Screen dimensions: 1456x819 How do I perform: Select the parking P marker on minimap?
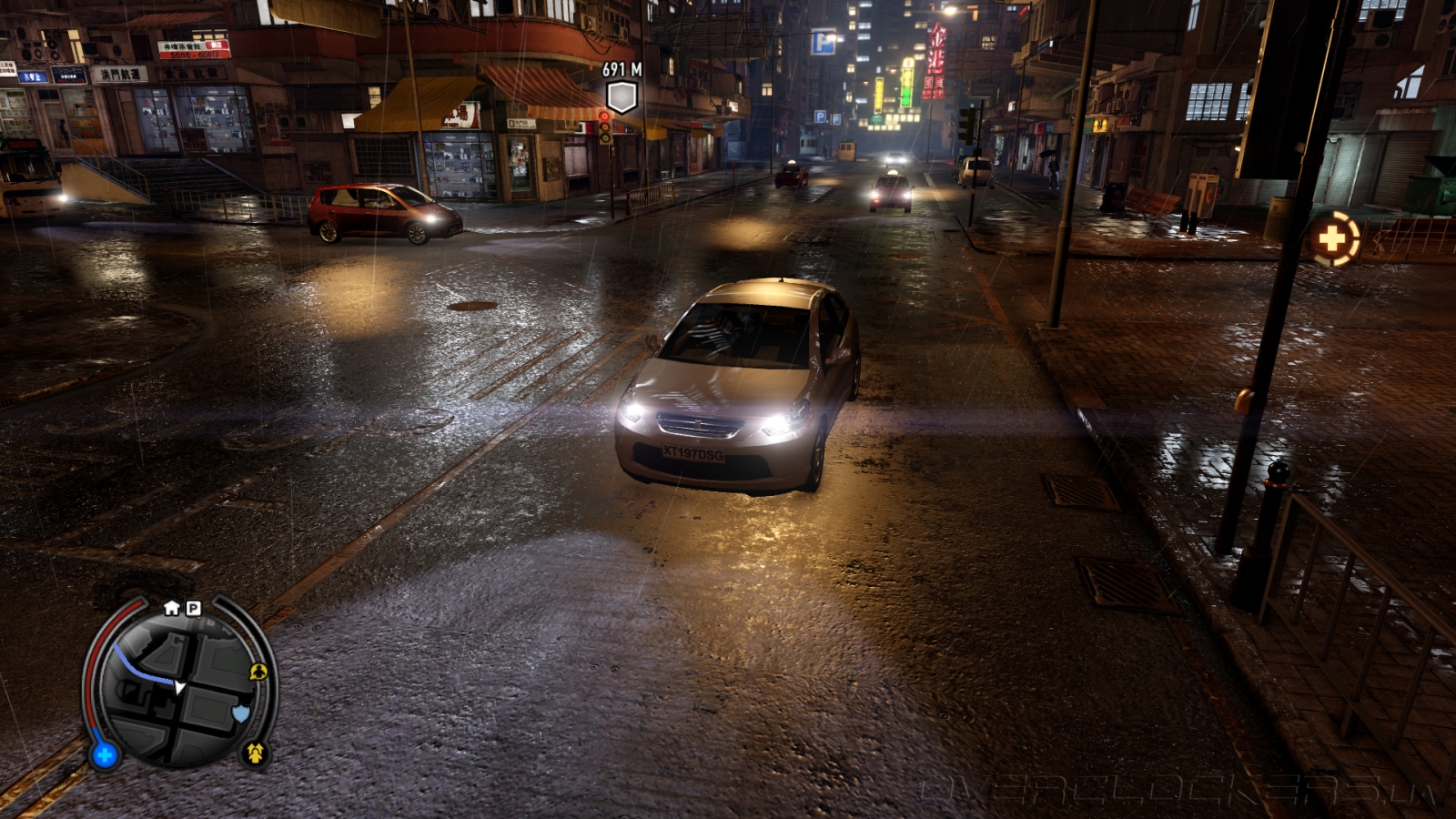[193, 608]
